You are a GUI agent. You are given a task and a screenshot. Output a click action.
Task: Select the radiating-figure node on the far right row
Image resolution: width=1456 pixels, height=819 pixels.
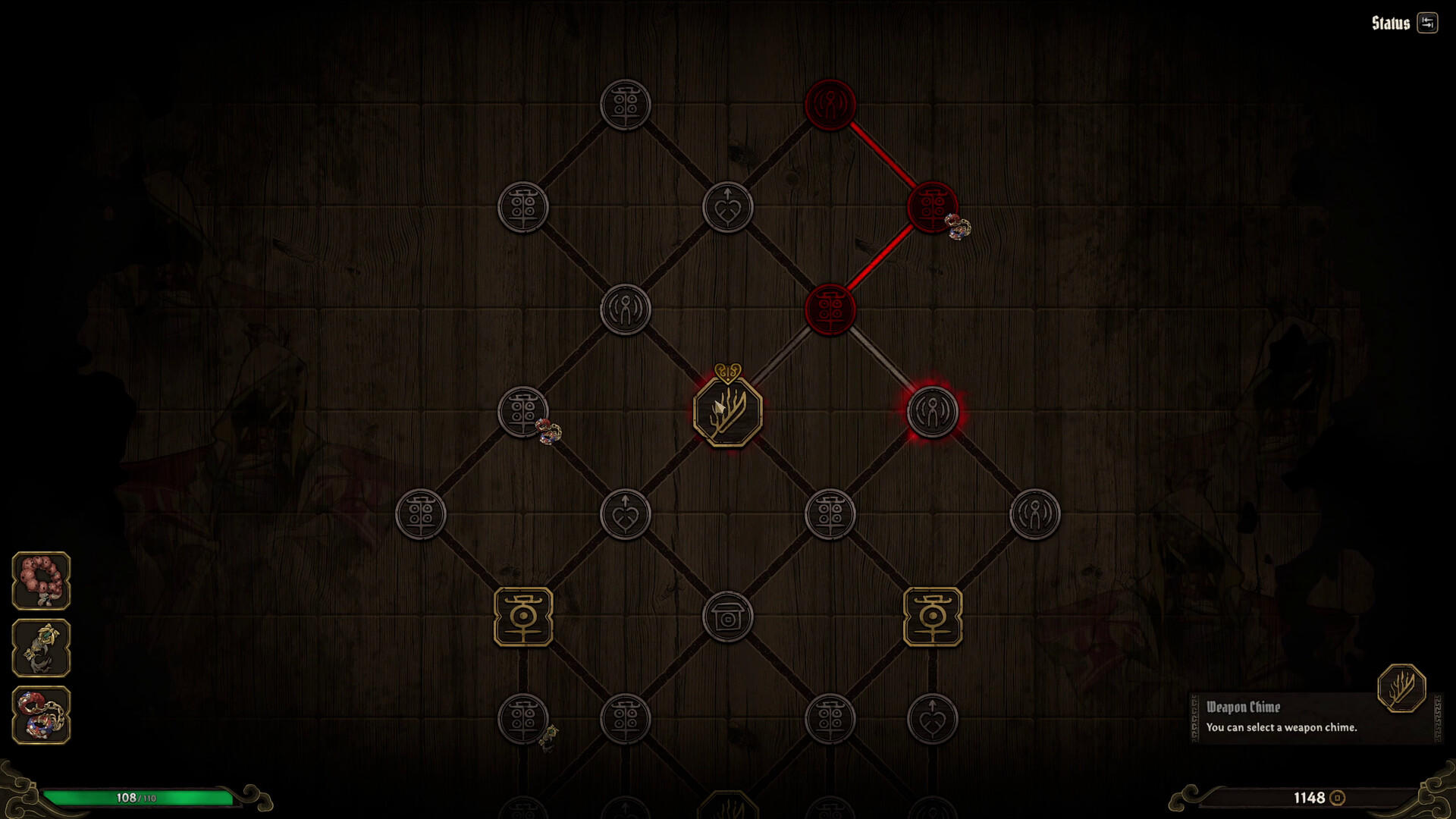[1034, 514]
